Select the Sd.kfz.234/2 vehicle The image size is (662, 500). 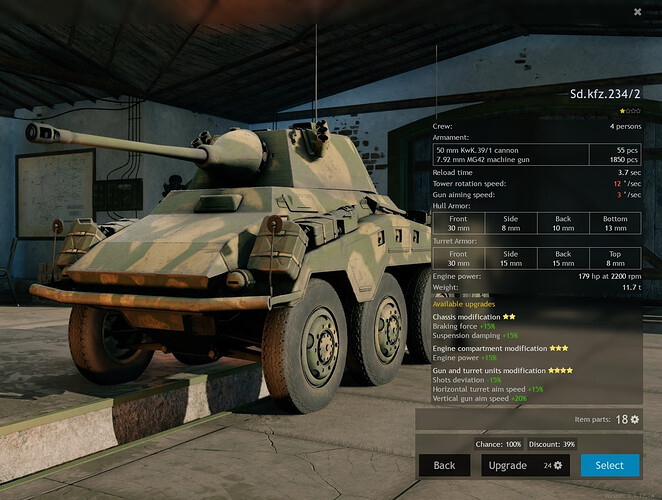coord(609,465)
